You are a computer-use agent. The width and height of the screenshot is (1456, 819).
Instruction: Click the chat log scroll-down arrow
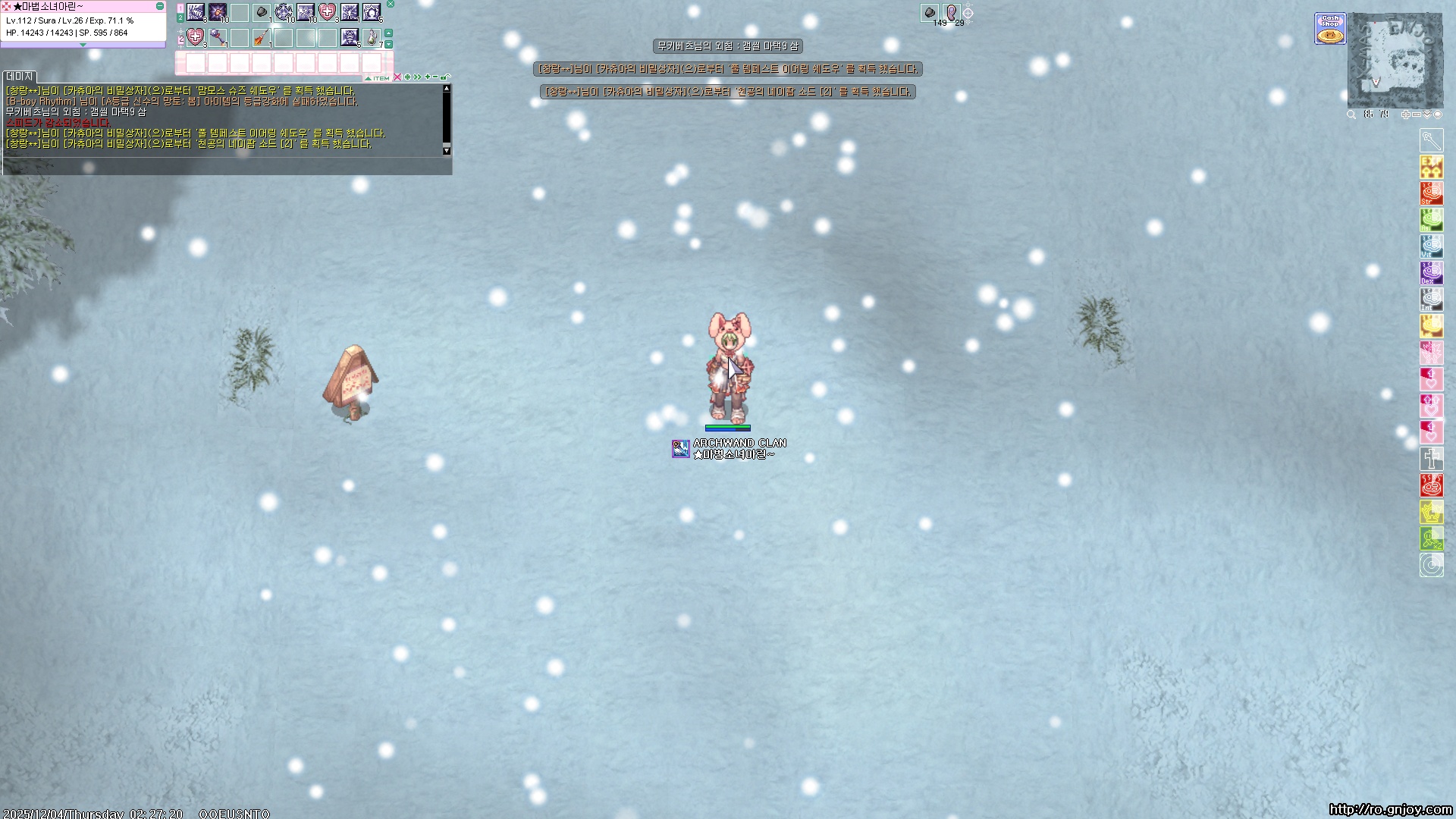pos(447,150)
